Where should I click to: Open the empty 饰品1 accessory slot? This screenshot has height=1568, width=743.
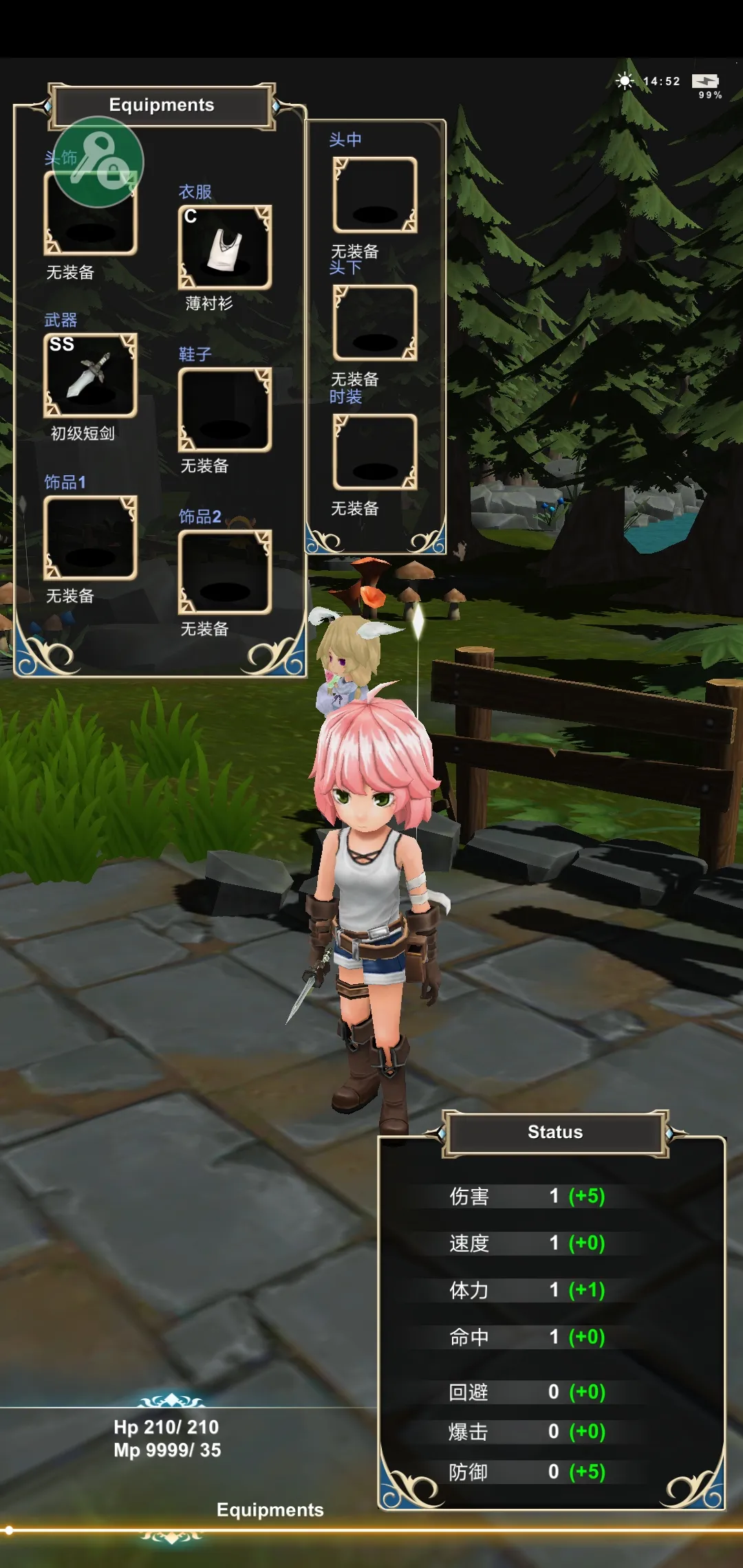click(90, 538)
